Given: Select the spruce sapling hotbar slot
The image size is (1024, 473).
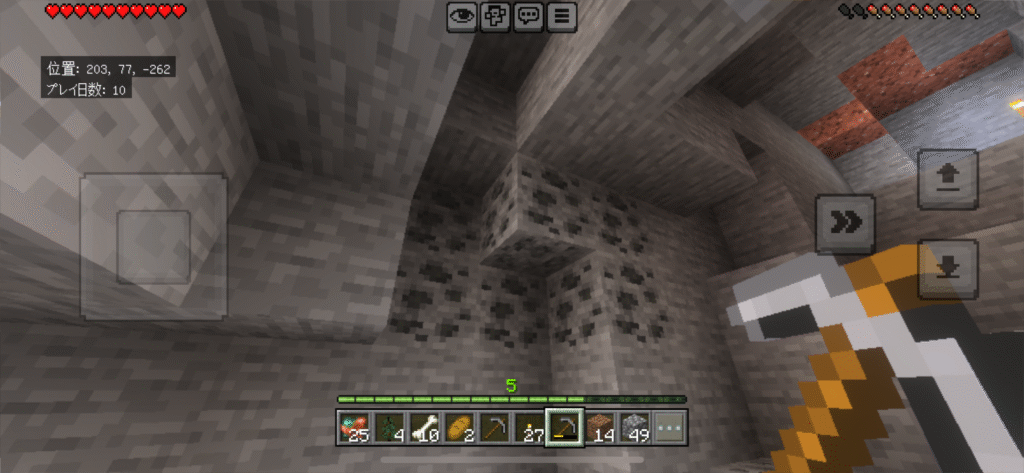Looking at the screenshot, I should pyautogui.click(x=390, y=428).
